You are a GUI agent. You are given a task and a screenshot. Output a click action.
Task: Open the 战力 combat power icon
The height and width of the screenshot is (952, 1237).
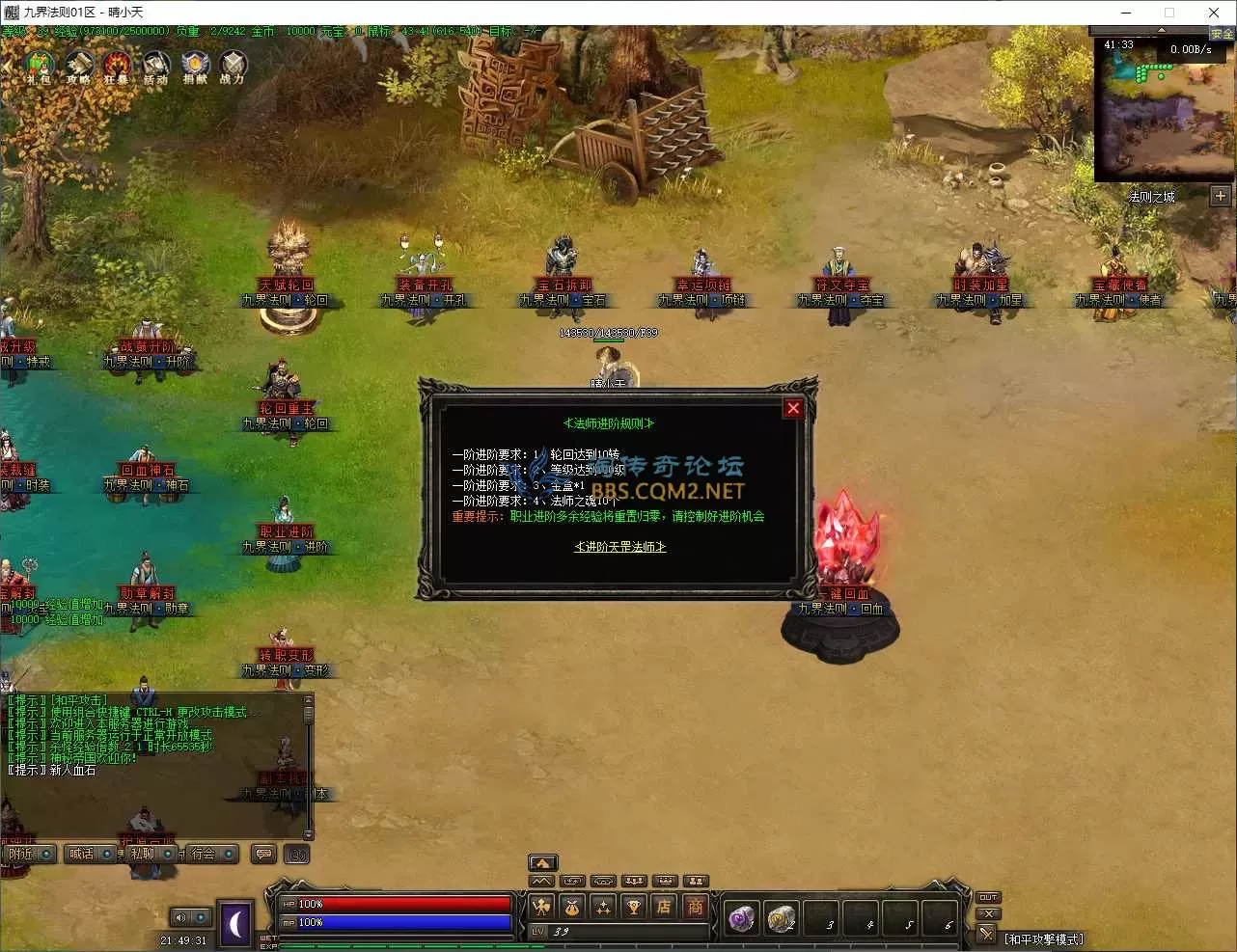(233, 67)
